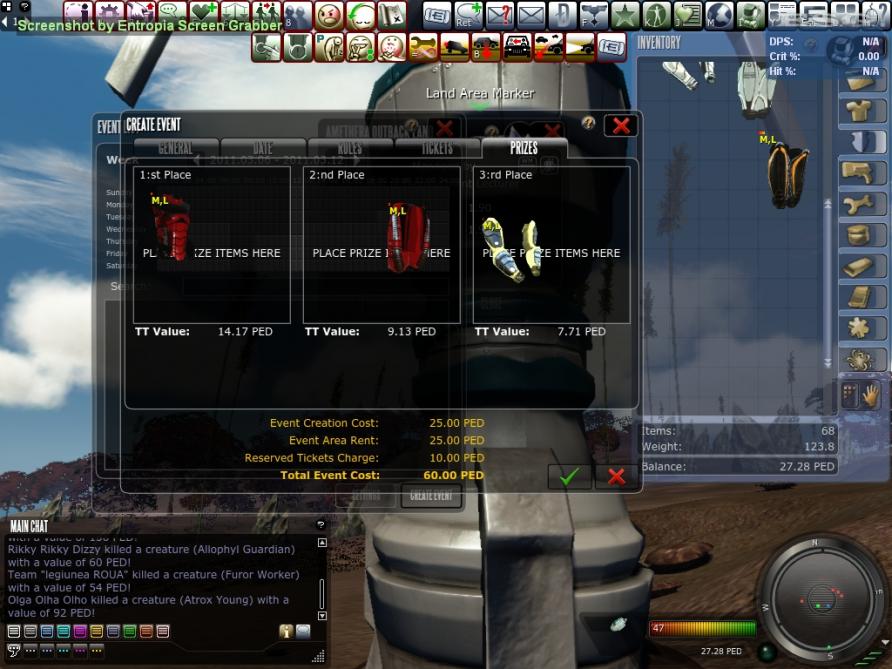Open the wrench tools inventory category
This screenshot has width=892, height=669.
click(856, 204)
